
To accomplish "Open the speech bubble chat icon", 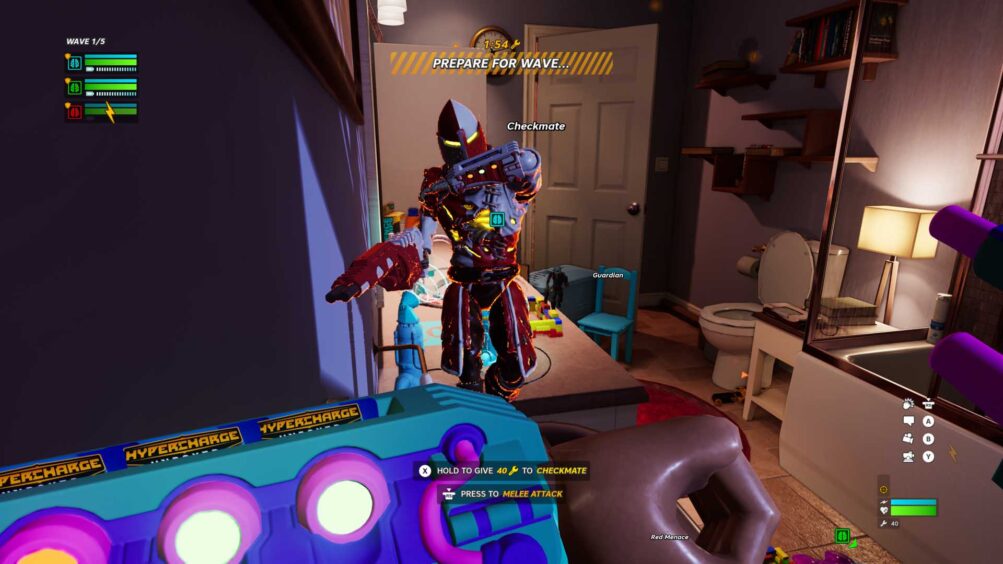I will pyautogui.click(x=908, y=421).
